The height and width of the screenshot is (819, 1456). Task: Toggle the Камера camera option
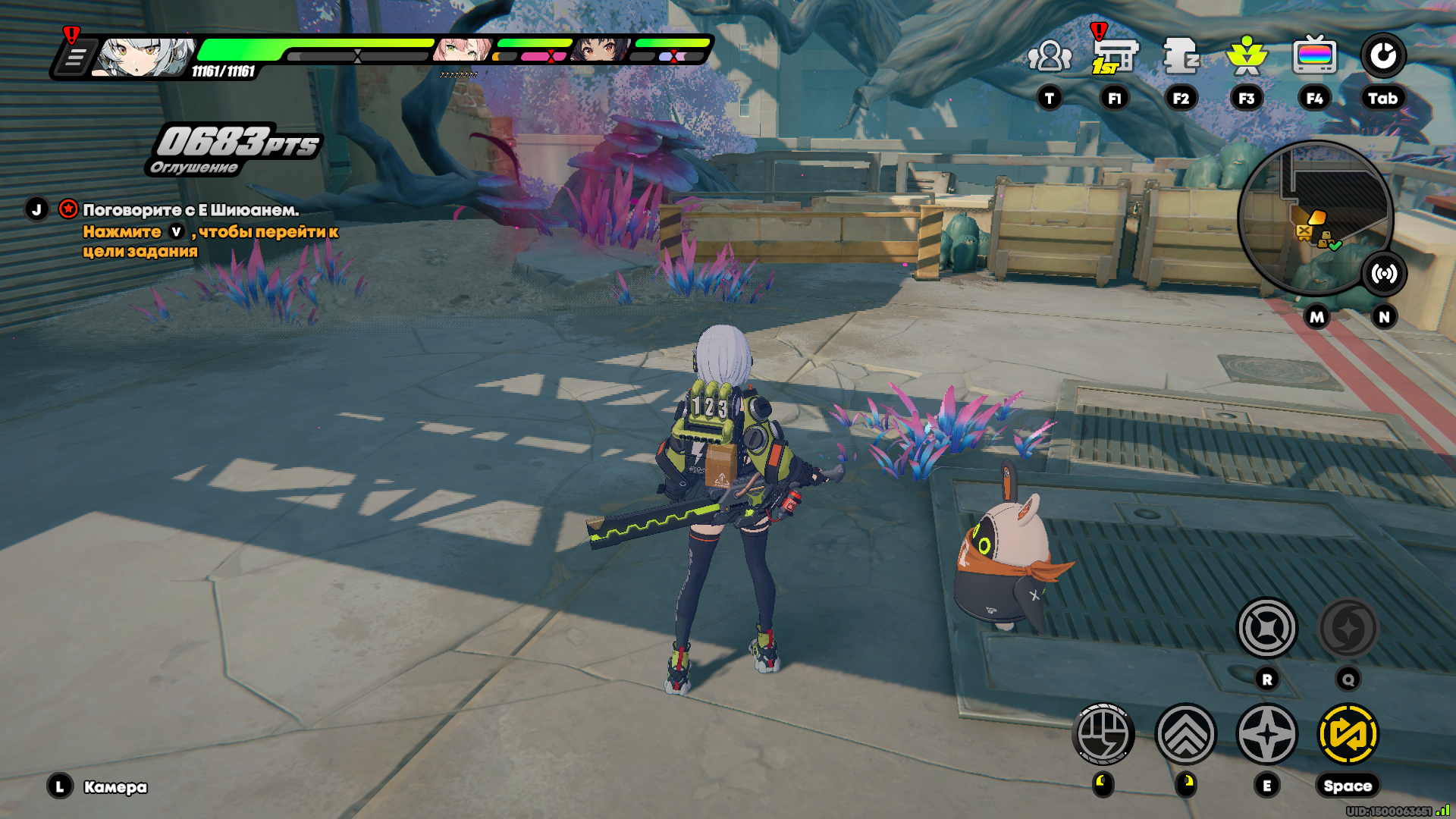[x=115, y=787]
